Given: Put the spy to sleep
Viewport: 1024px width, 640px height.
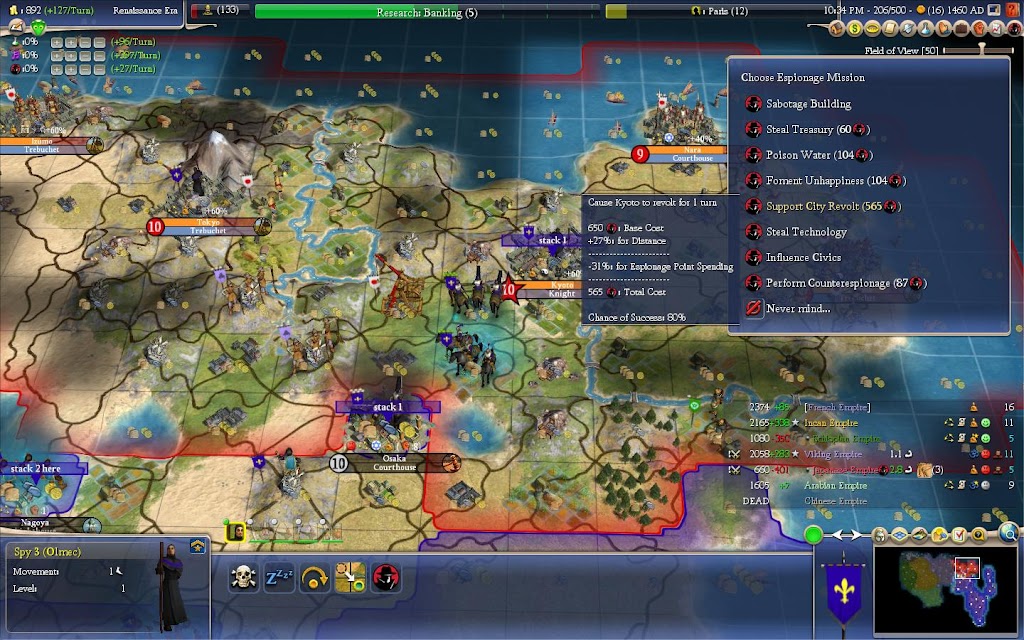Looking at the screenshot, I should (279, 578).
